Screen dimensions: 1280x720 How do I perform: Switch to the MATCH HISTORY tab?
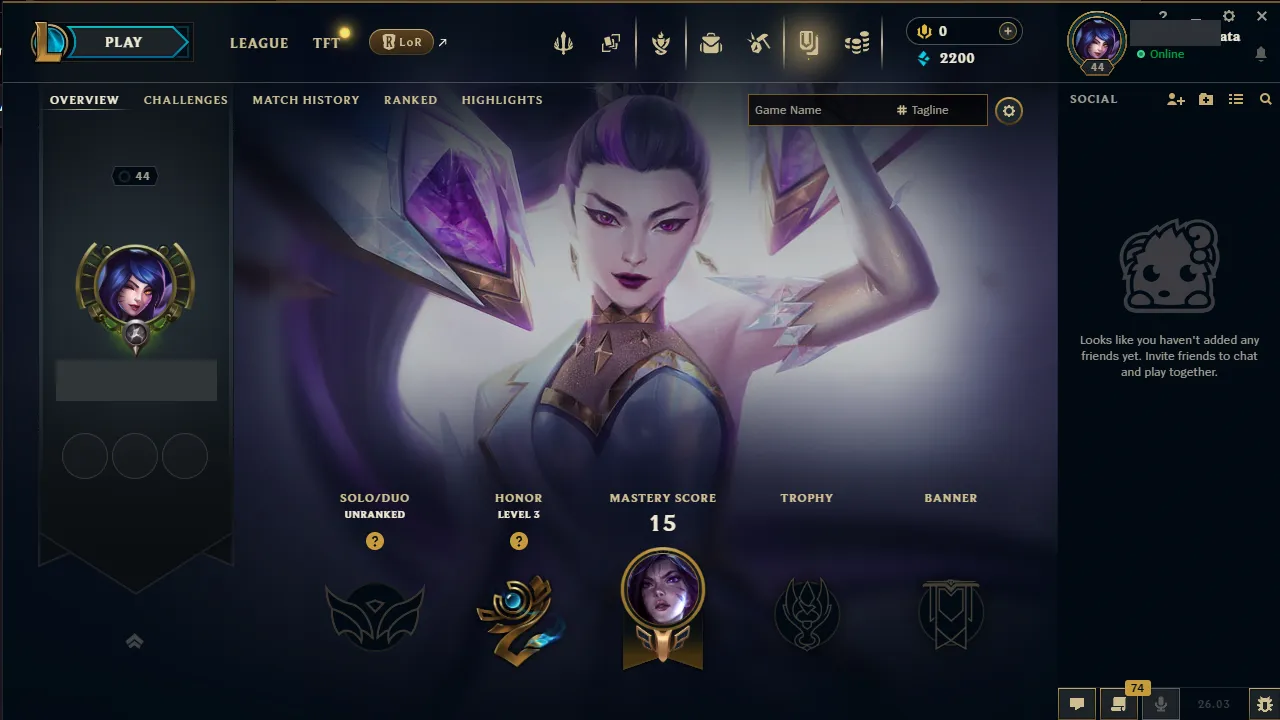click(306, 100)
